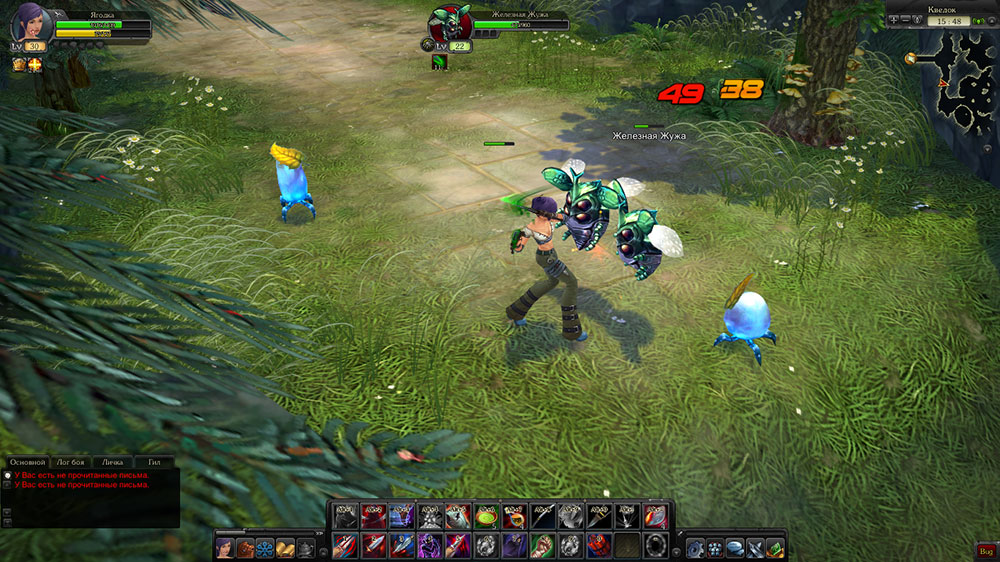Image resolution: width=1000 pixels, height=562 pixels.
Task: Click the Железная Жужа target portrait
Action: [448, 24]
